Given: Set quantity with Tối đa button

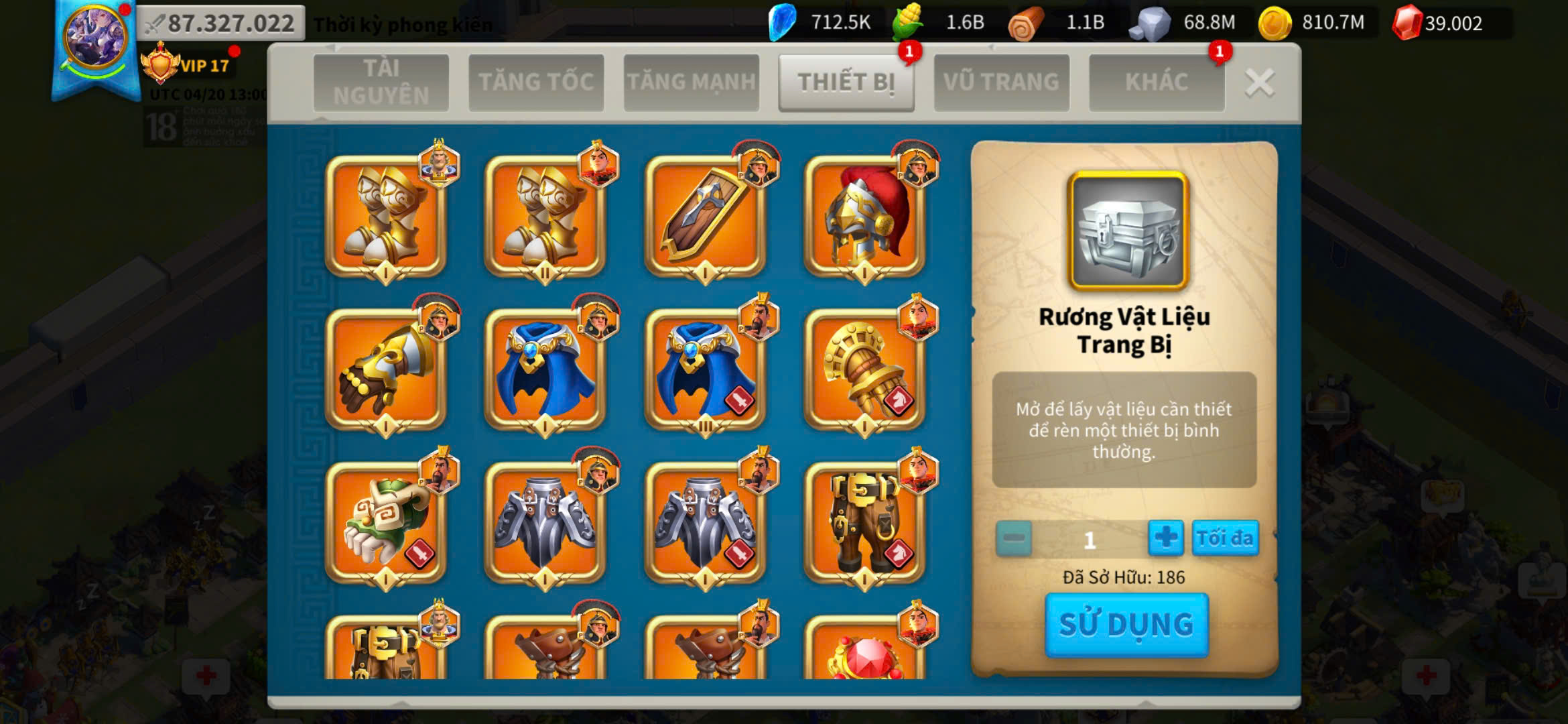Looking at the screenshot, I should [x=1224, y=538].
